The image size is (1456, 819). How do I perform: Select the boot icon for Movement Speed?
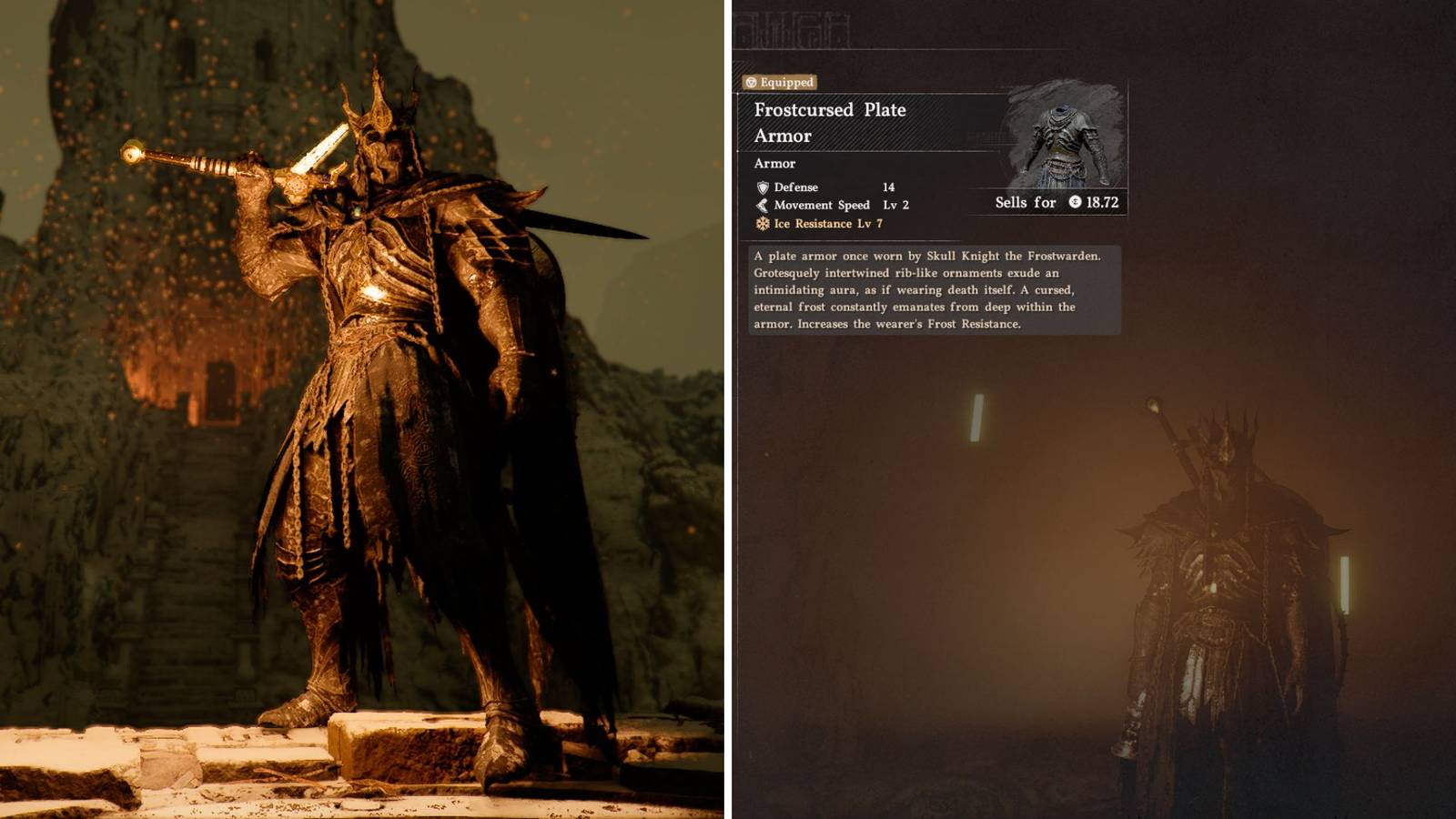pyautogui.click(x=763, y=205)
